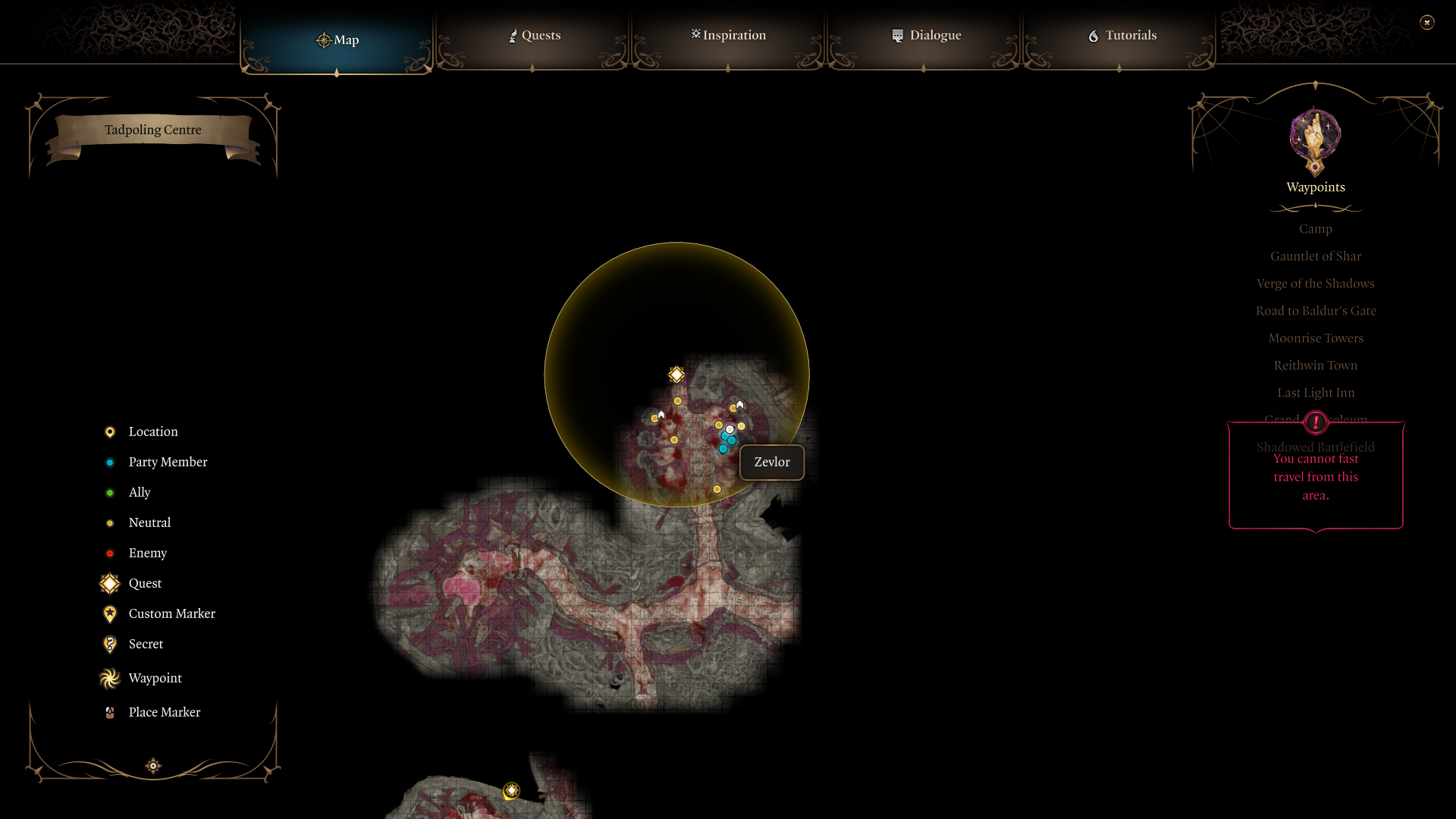Click the quest diamond marker on the map

coord(676,374)
